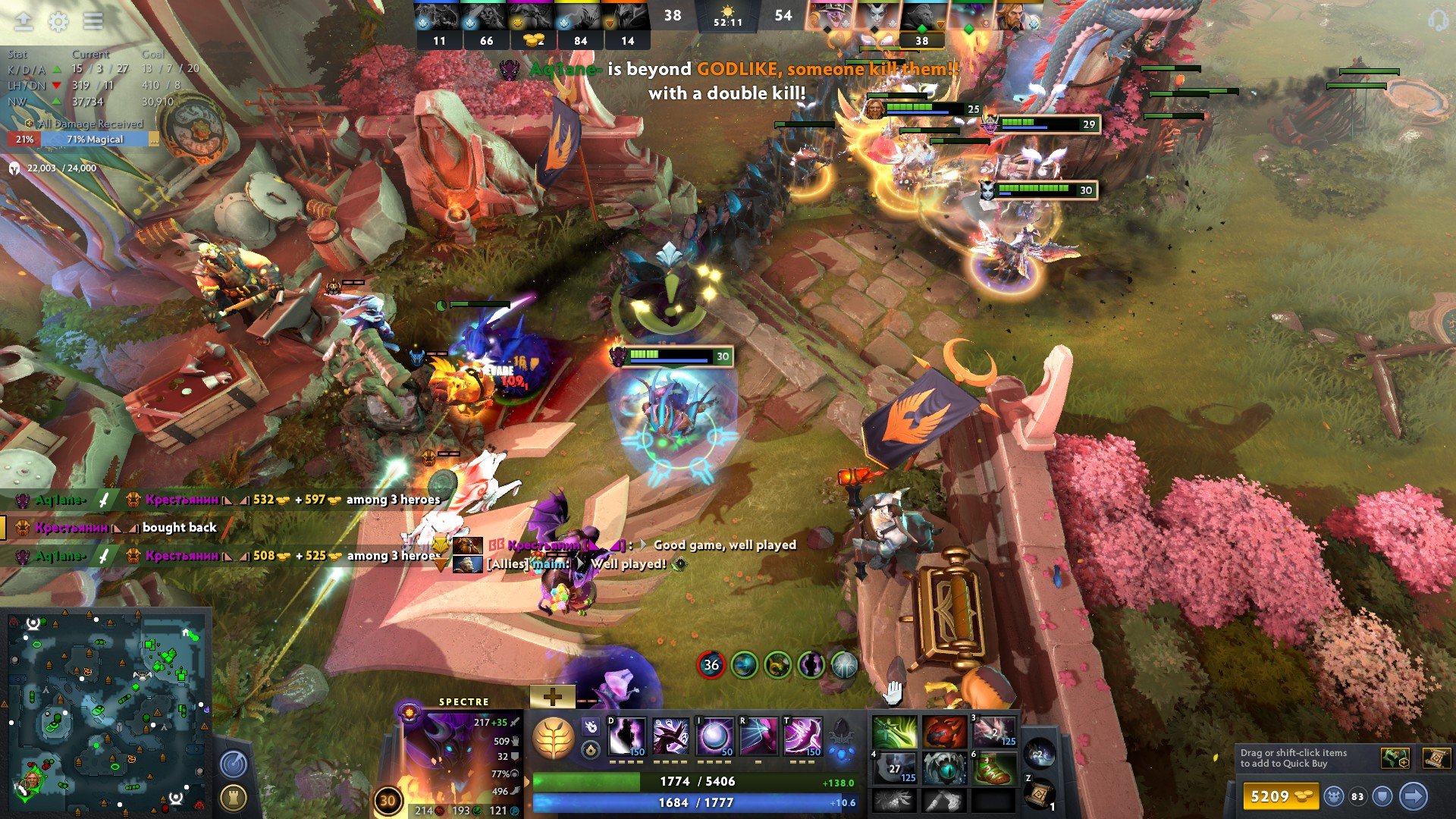Open the golden talent tree
This screenshot has width=1456, height=819.
pos(554,738)
